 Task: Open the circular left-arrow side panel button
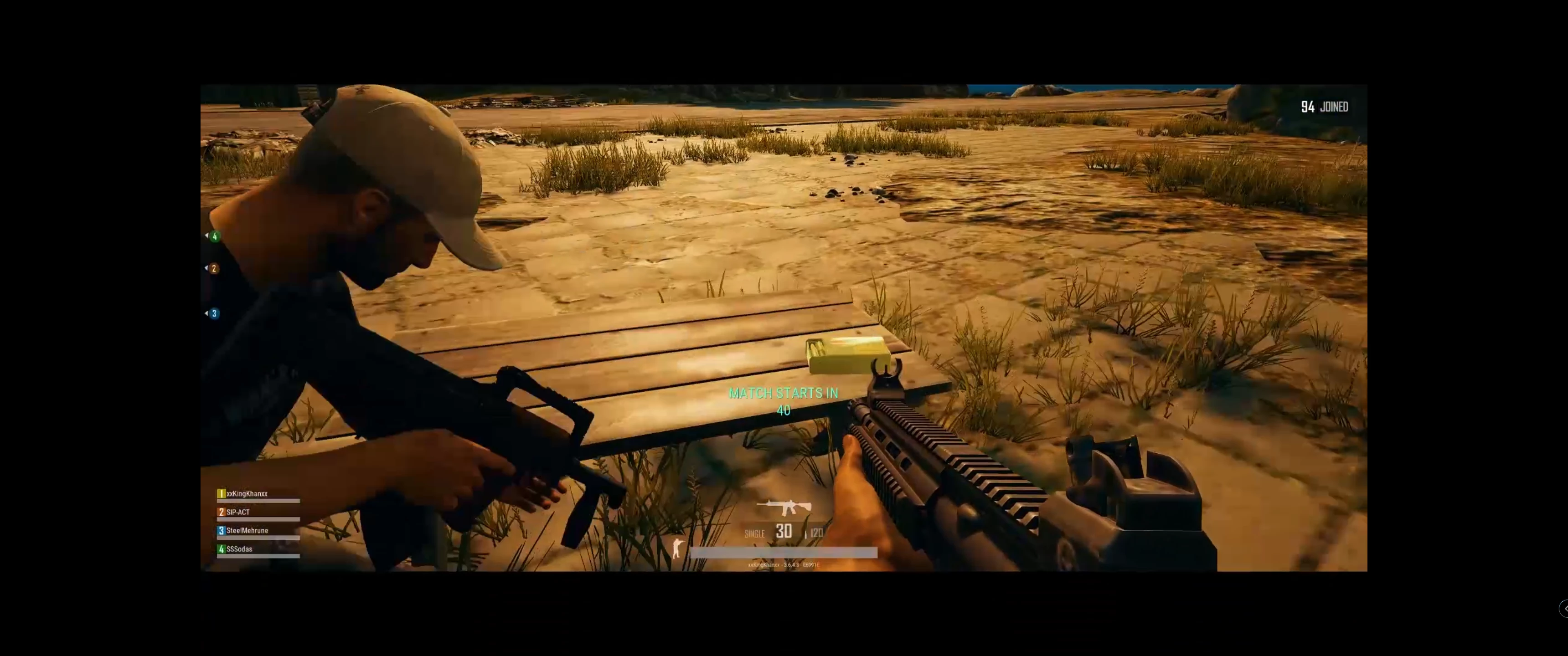coord(1564,609)
